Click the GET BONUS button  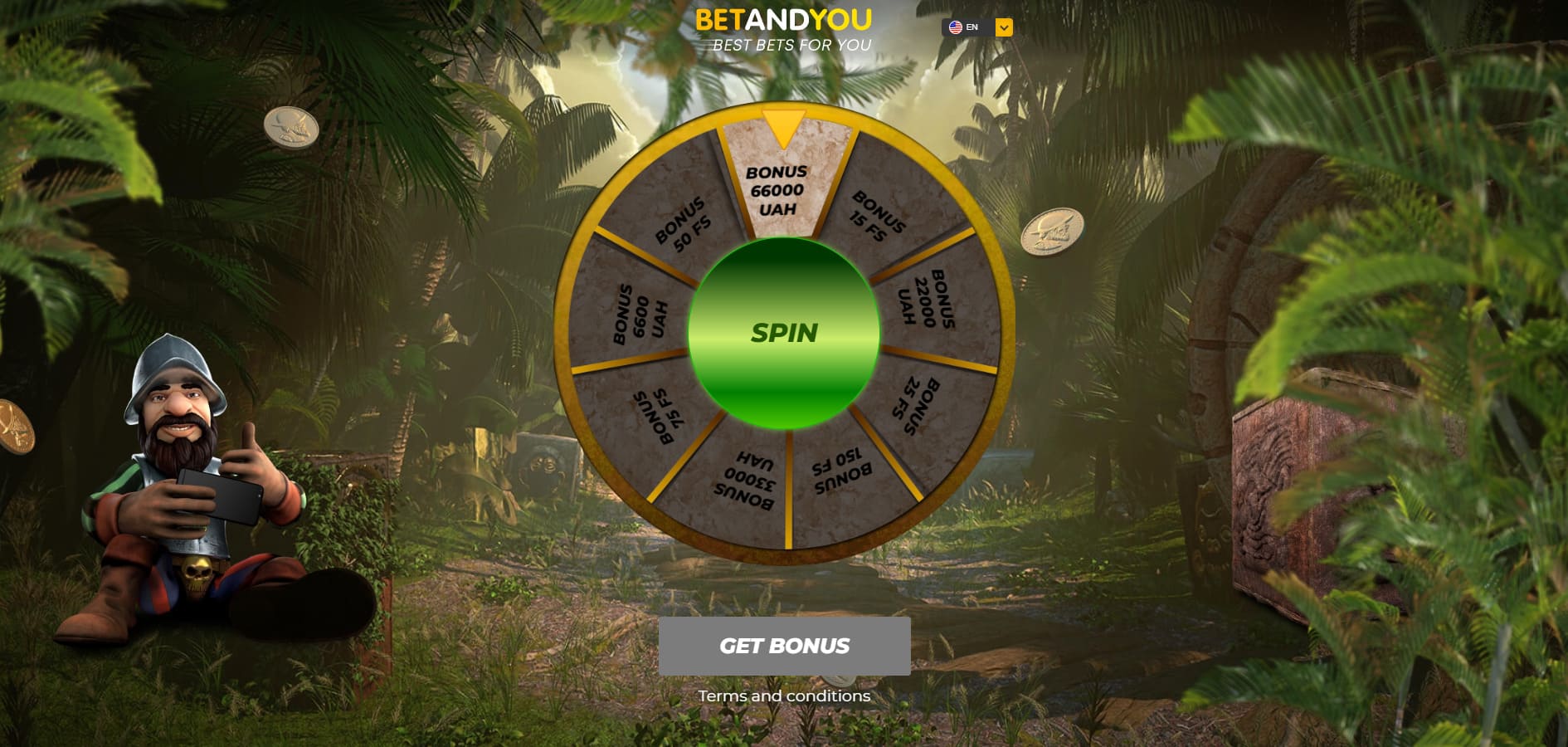point(784,646)
